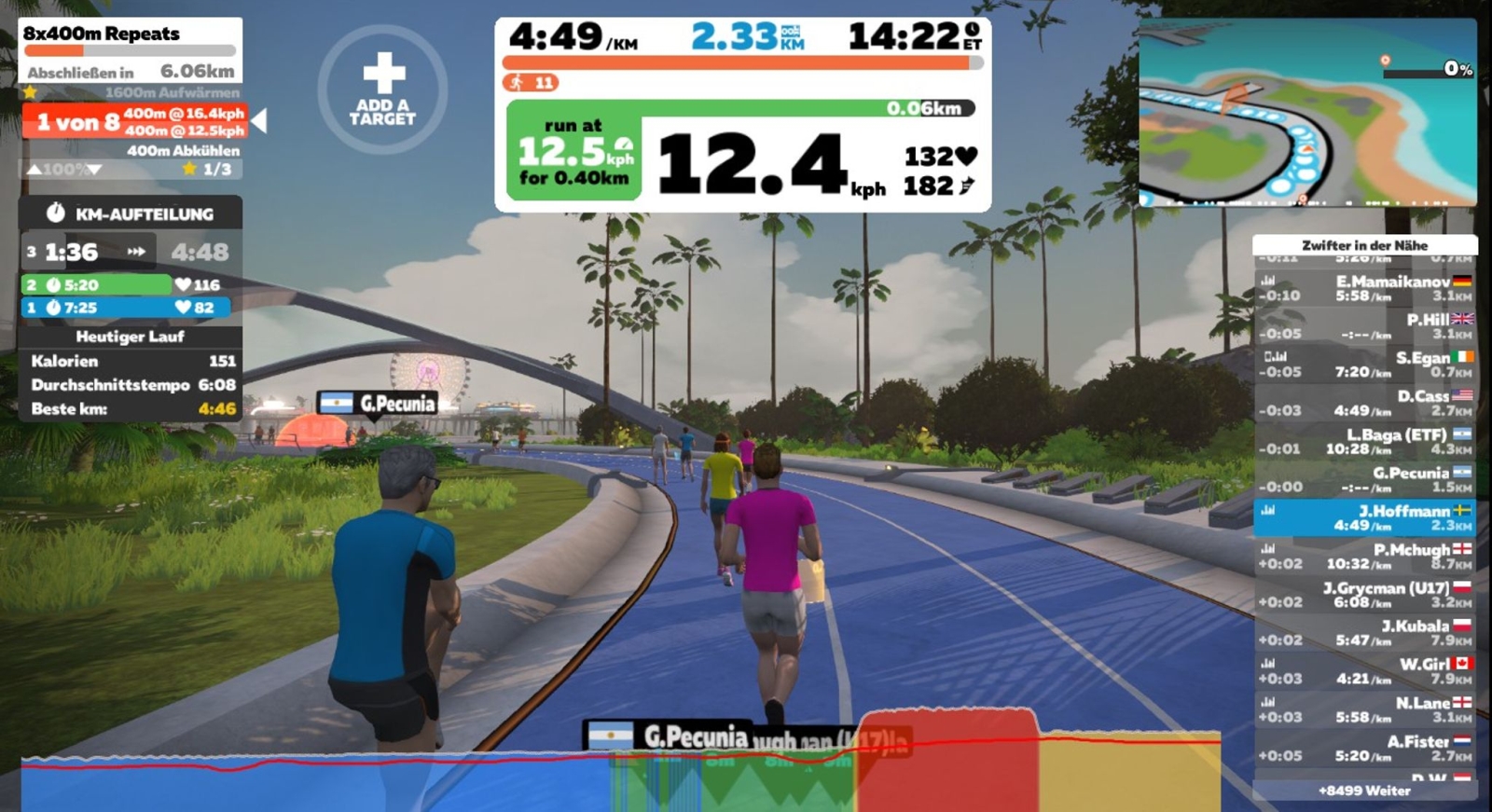Screen dimensions: 1492x812
Task: Open the minimap view
Action: coord(1307,112)
